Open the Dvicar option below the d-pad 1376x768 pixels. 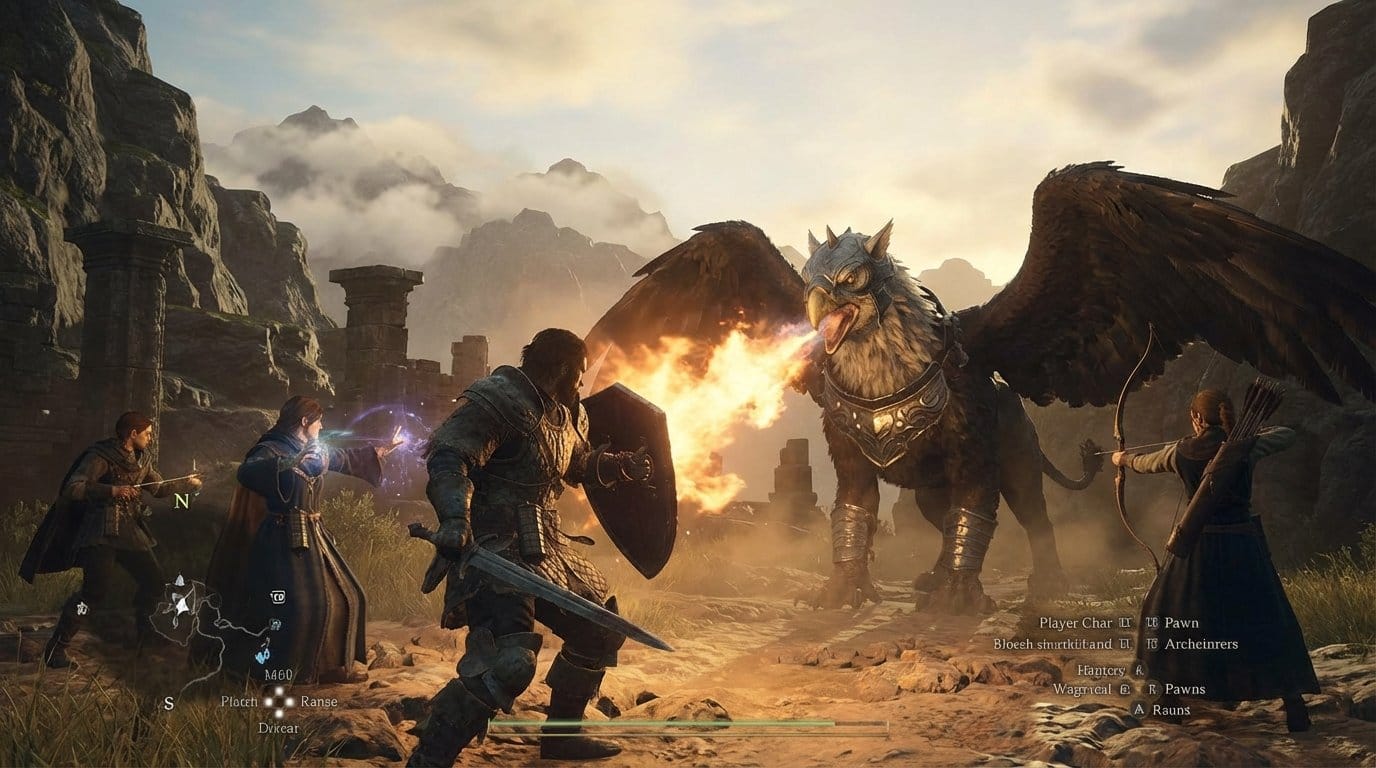coord(278,729)
